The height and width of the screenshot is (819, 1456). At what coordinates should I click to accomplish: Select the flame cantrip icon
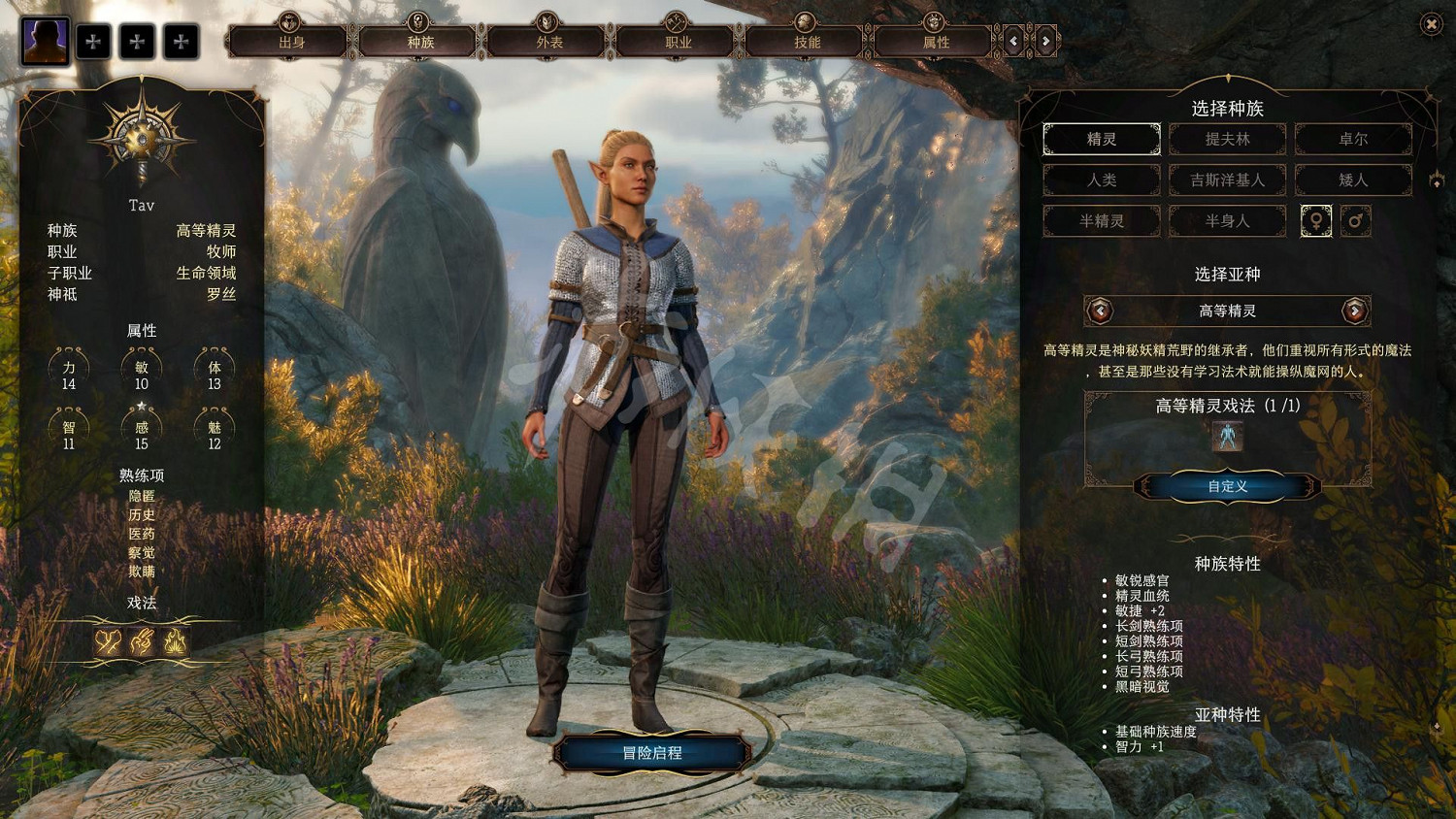[x=176, y=641]
